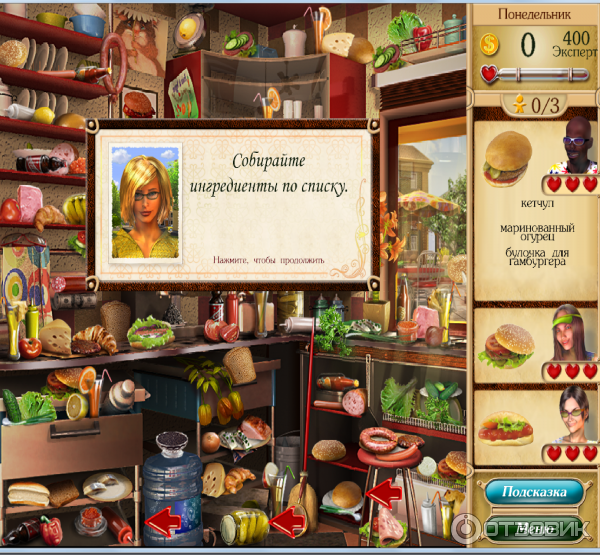Screen dimensions: 600x555
Task: Select the hamburger order of the man in sunglasses
Action: (509, 158)
